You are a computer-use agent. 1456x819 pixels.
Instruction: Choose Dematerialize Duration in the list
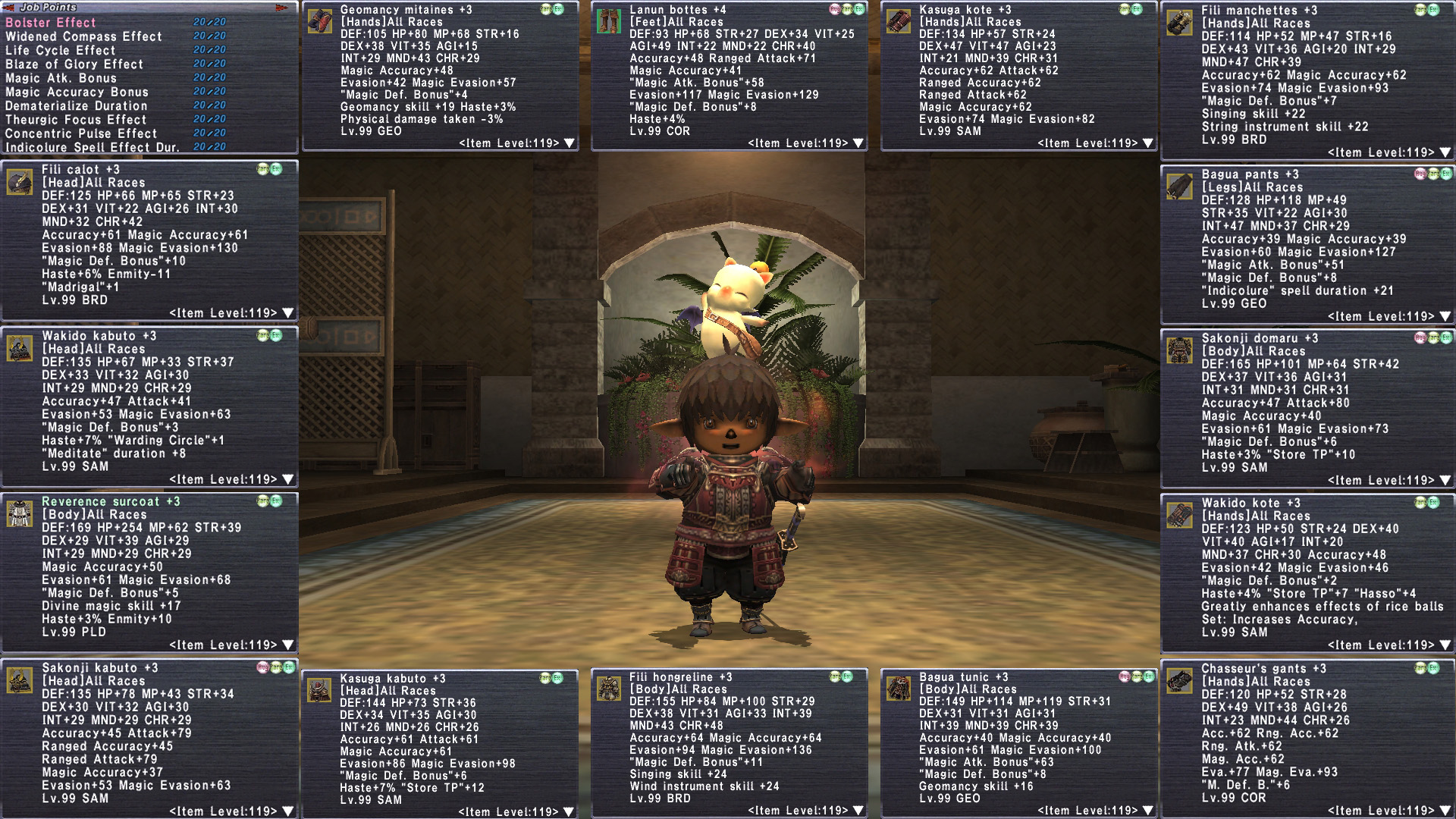(76, 106)
